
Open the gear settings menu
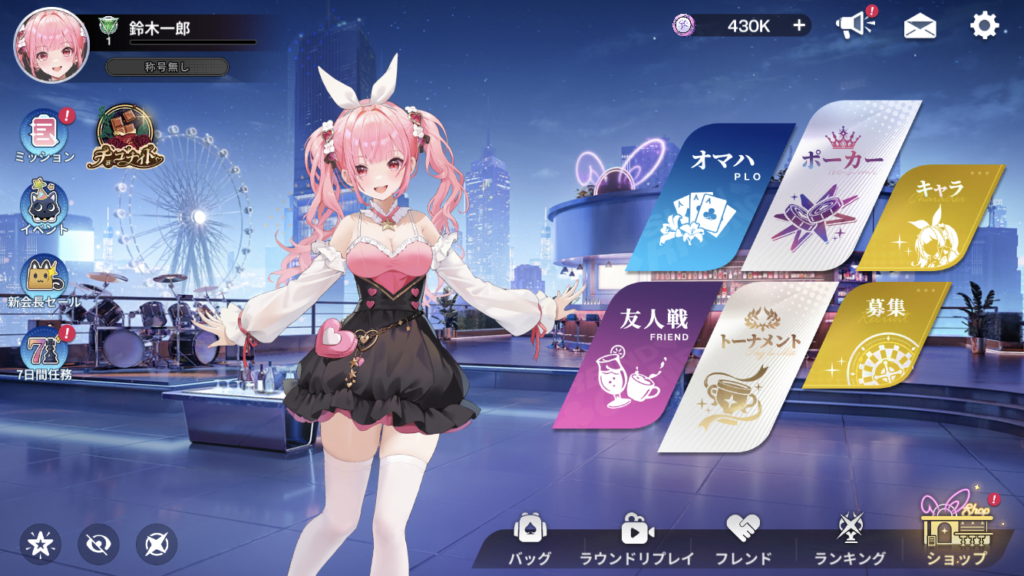coord(984,26)
